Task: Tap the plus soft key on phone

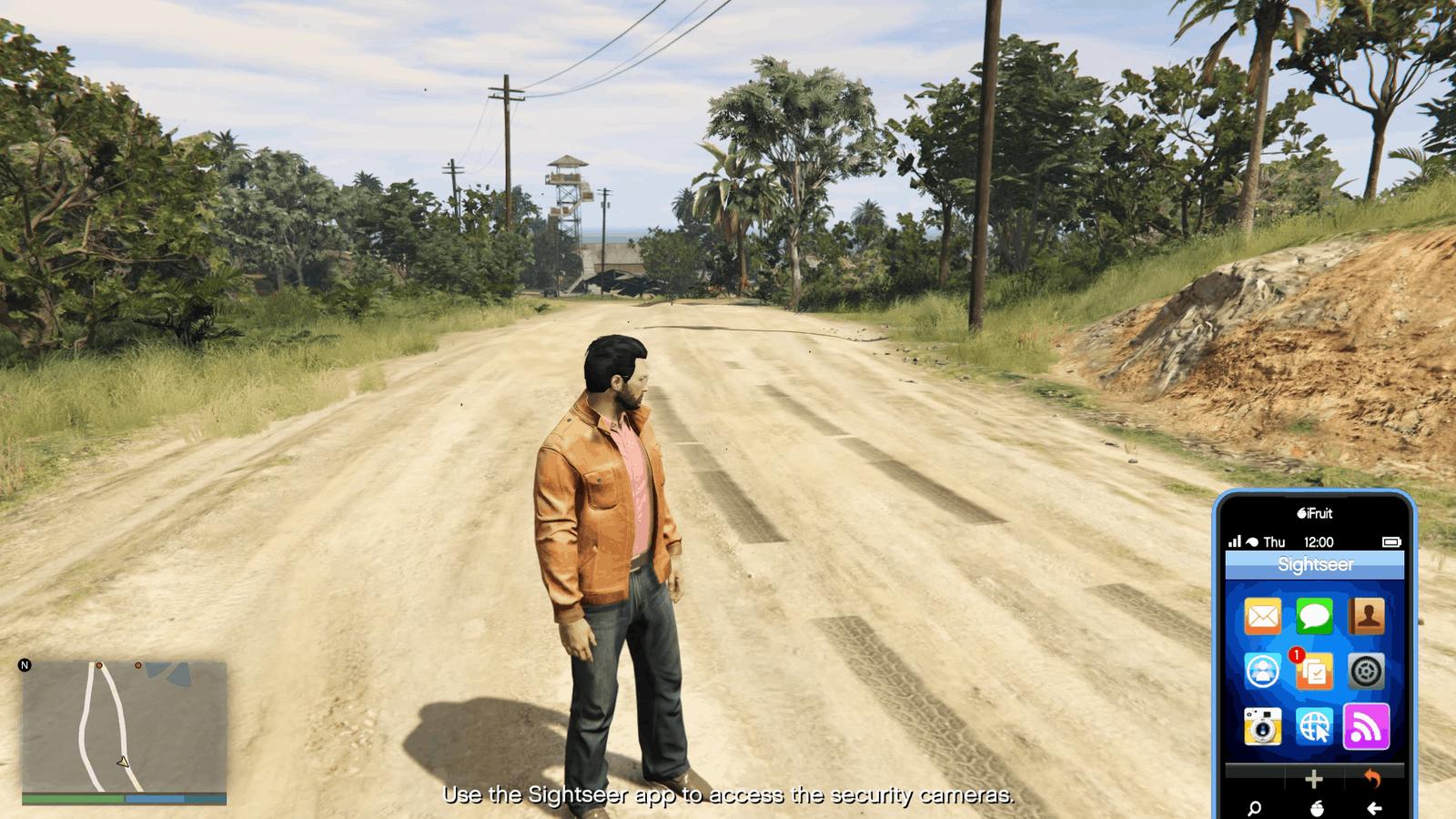Action: (x=1313, y=779)
